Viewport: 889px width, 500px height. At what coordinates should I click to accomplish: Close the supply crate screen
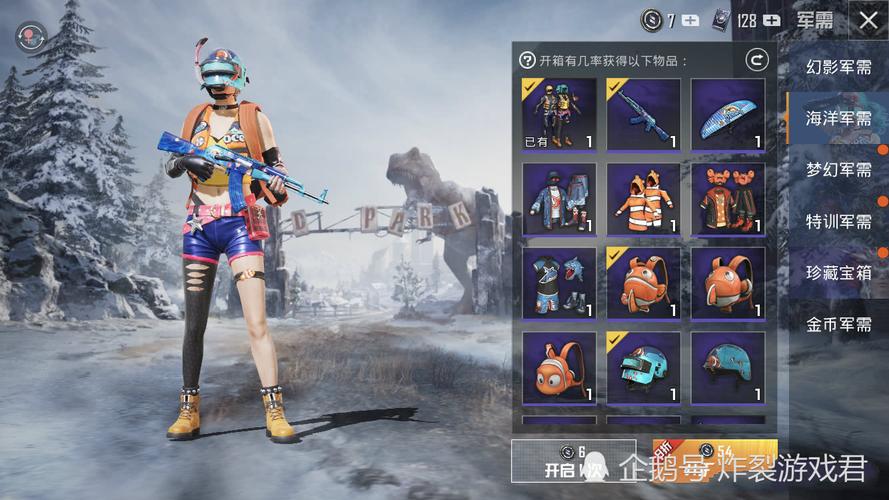coord(867,19)
